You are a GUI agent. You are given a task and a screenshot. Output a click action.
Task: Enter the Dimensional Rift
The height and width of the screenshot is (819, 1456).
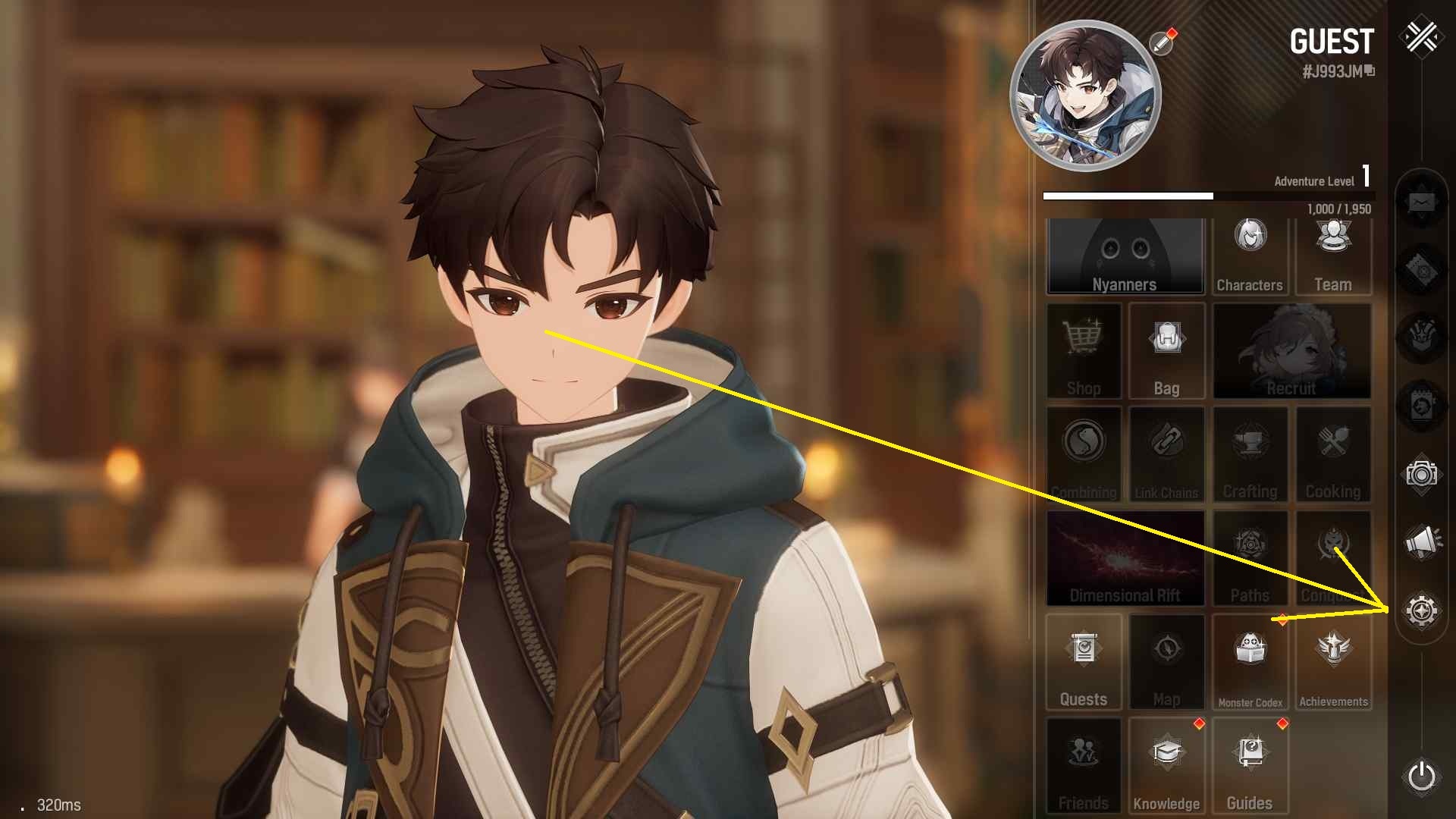pos(1125,558)
